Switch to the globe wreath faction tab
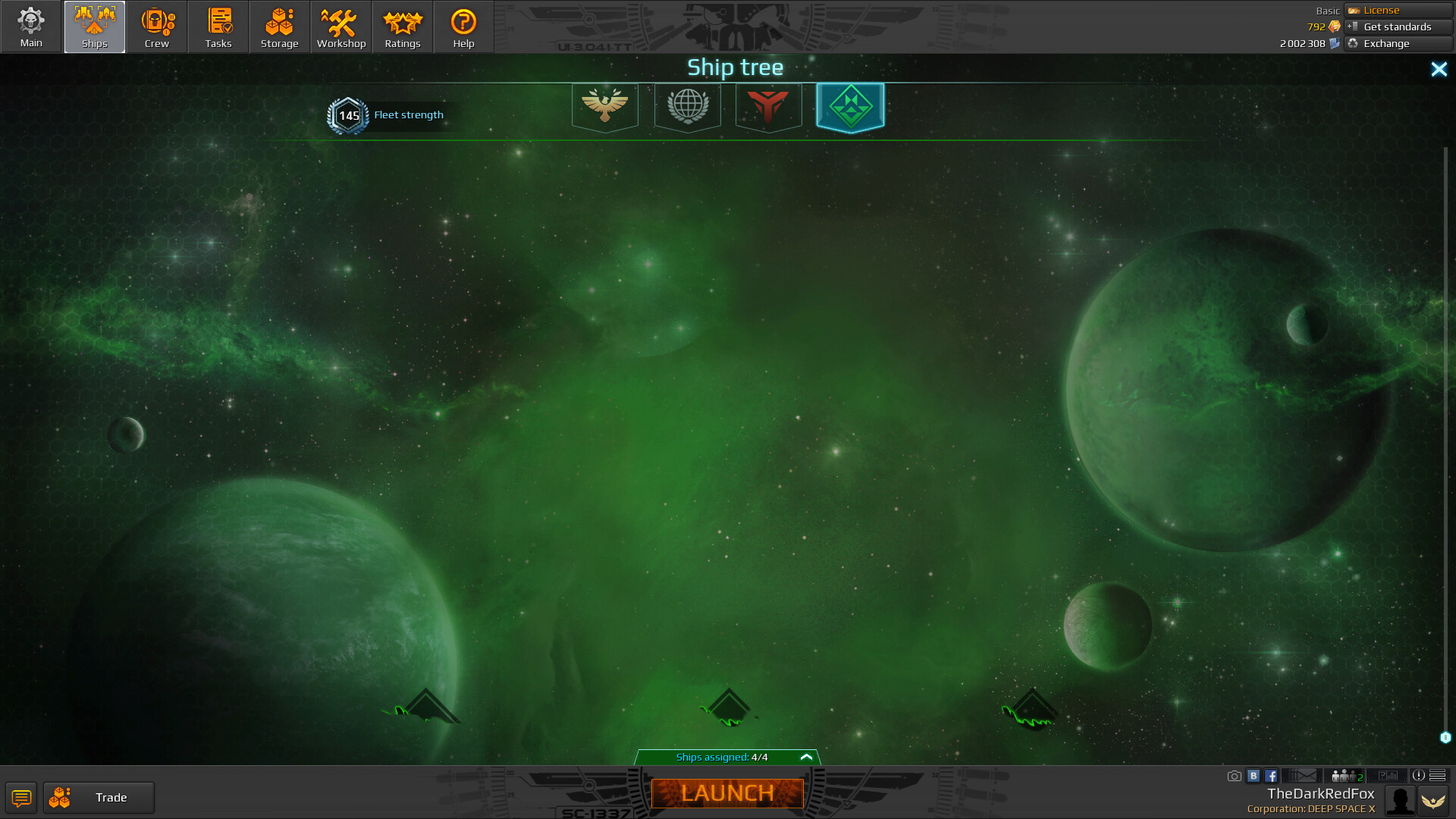This screenshot has width=1456, height=819. coord(688,106)
